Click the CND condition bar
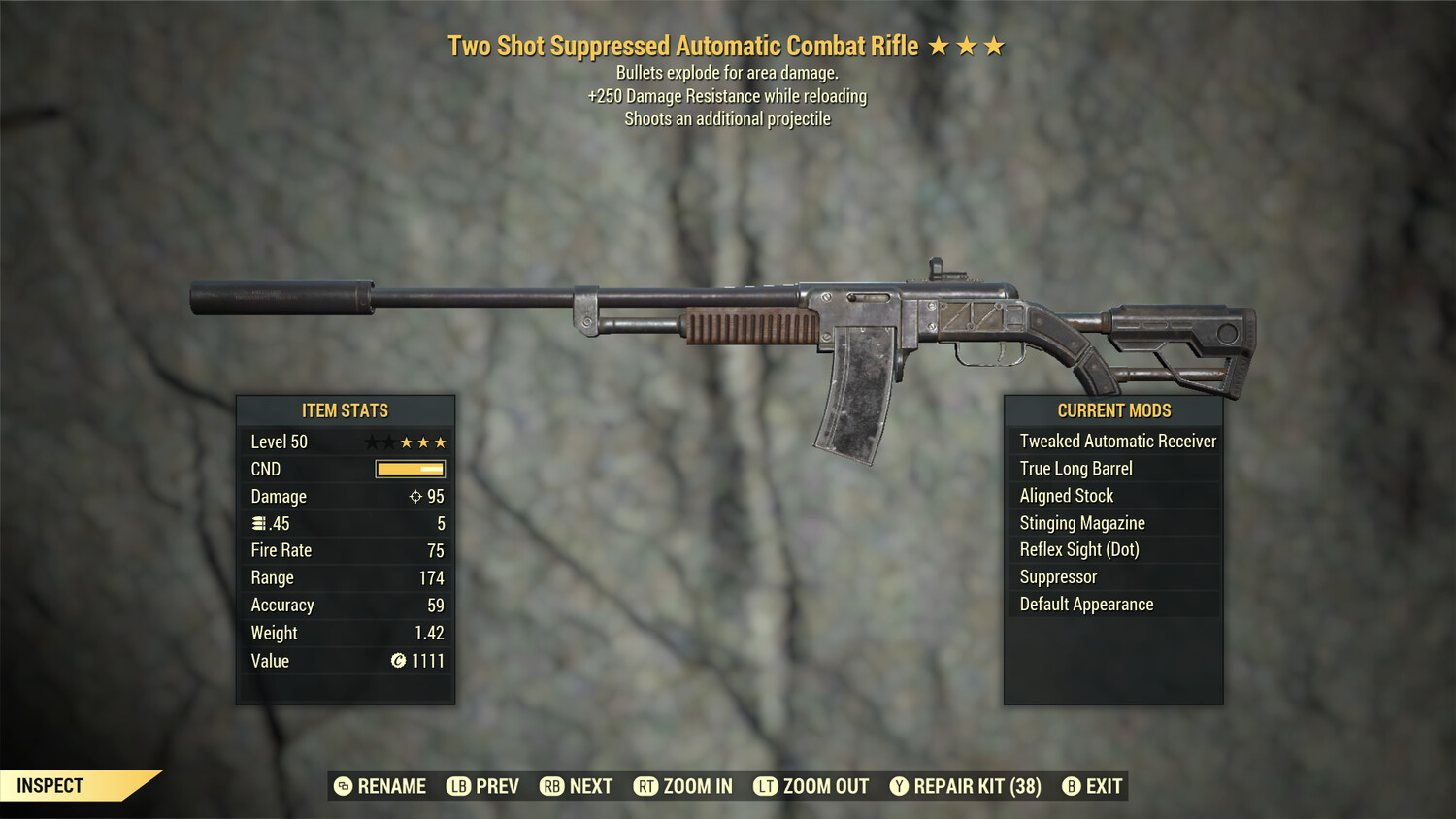The height and width of the screenshot is (819, 1456). click(x=410, y=469)
